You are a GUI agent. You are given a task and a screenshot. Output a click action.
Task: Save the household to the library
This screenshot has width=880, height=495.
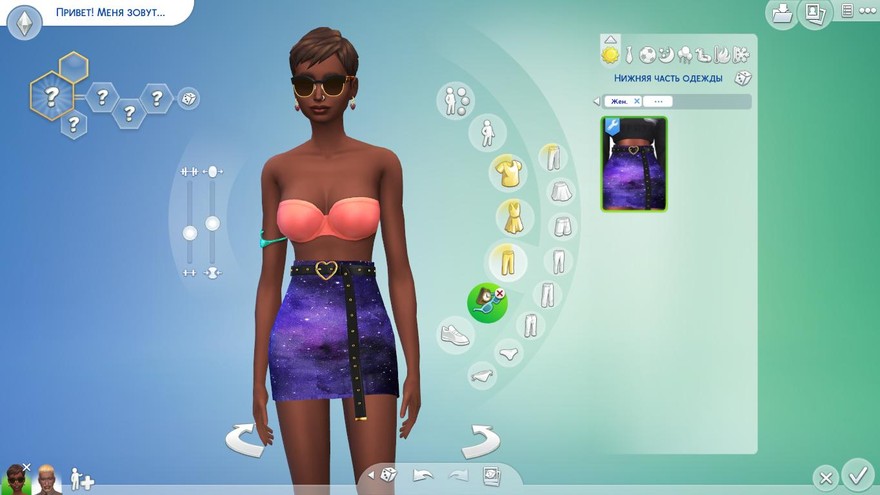tap(780, 13)
